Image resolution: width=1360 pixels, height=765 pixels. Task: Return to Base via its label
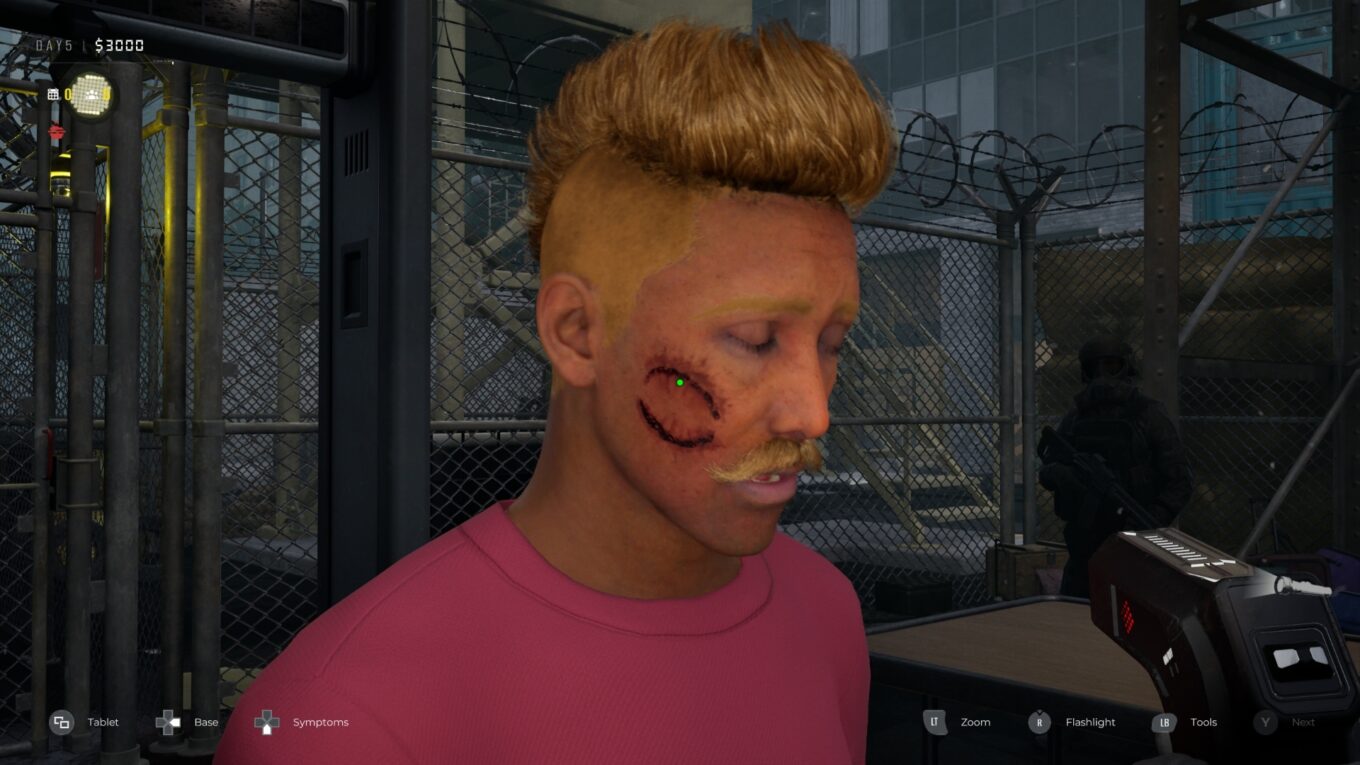[x=205, y=721]
